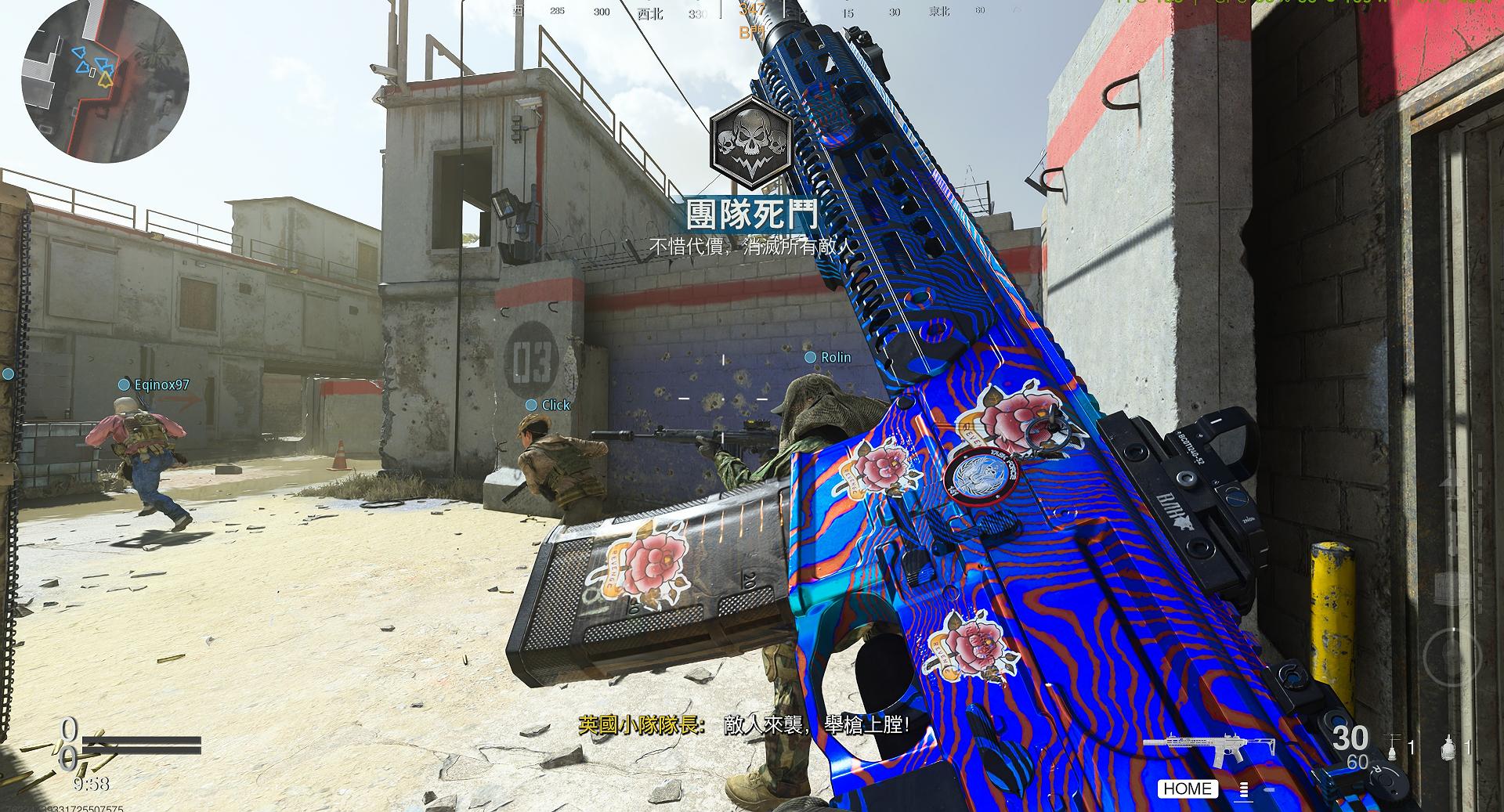Click the compass heading bar
This screenshot has height=812, width=1504.
(x=750, y=11)
